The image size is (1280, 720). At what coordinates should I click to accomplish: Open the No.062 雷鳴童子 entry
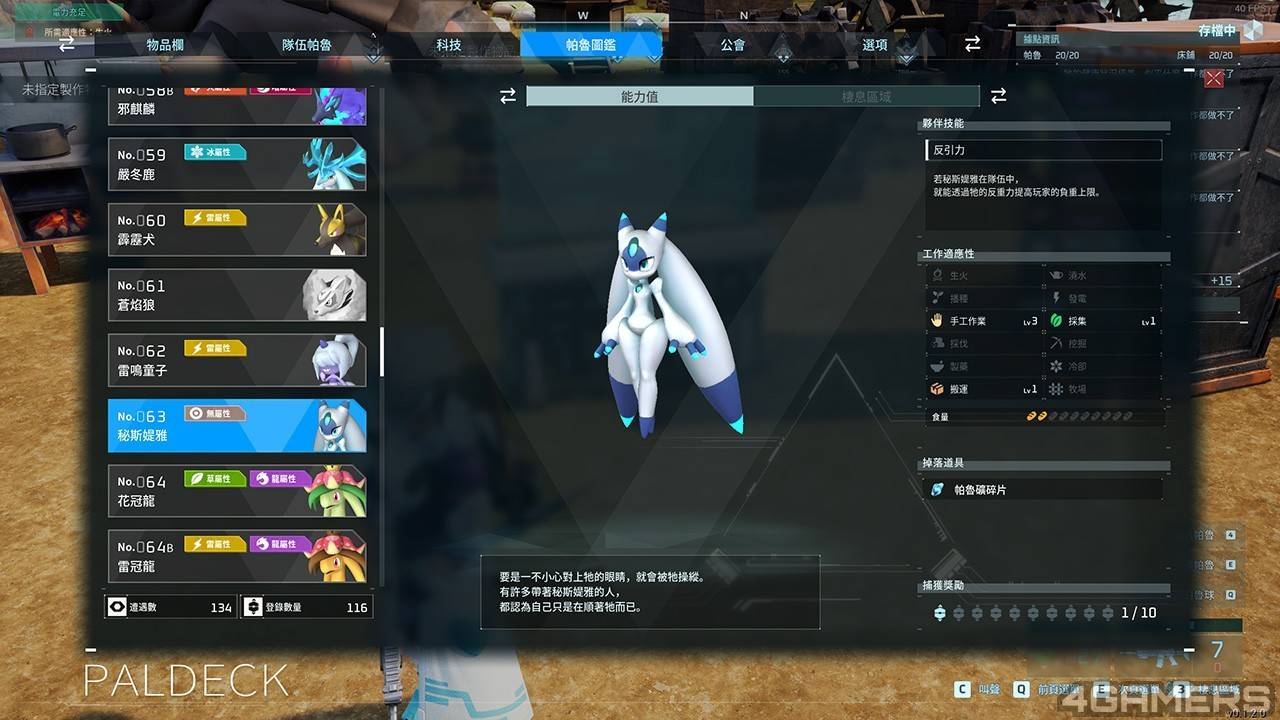237,360
